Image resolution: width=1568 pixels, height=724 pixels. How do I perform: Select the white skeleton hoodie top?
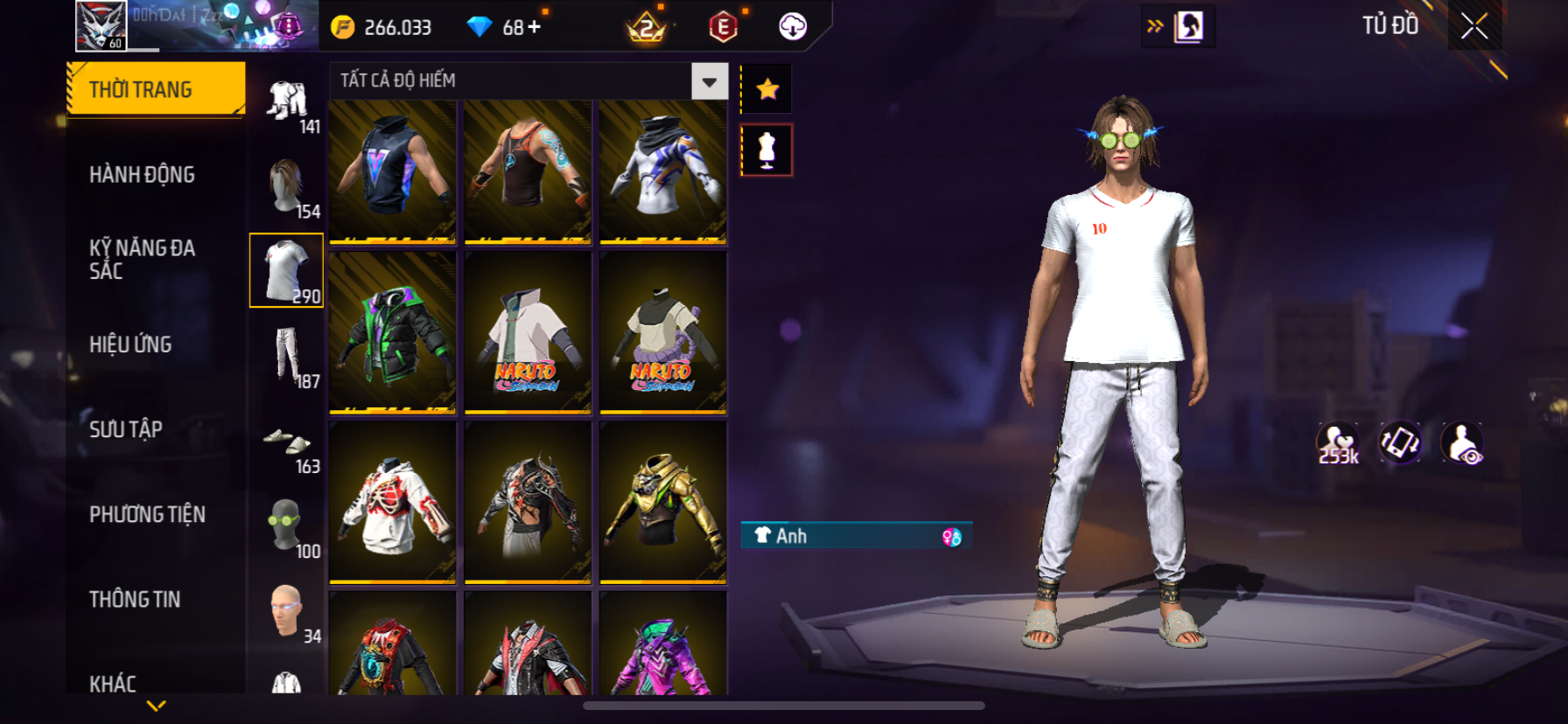coord(393,502)
